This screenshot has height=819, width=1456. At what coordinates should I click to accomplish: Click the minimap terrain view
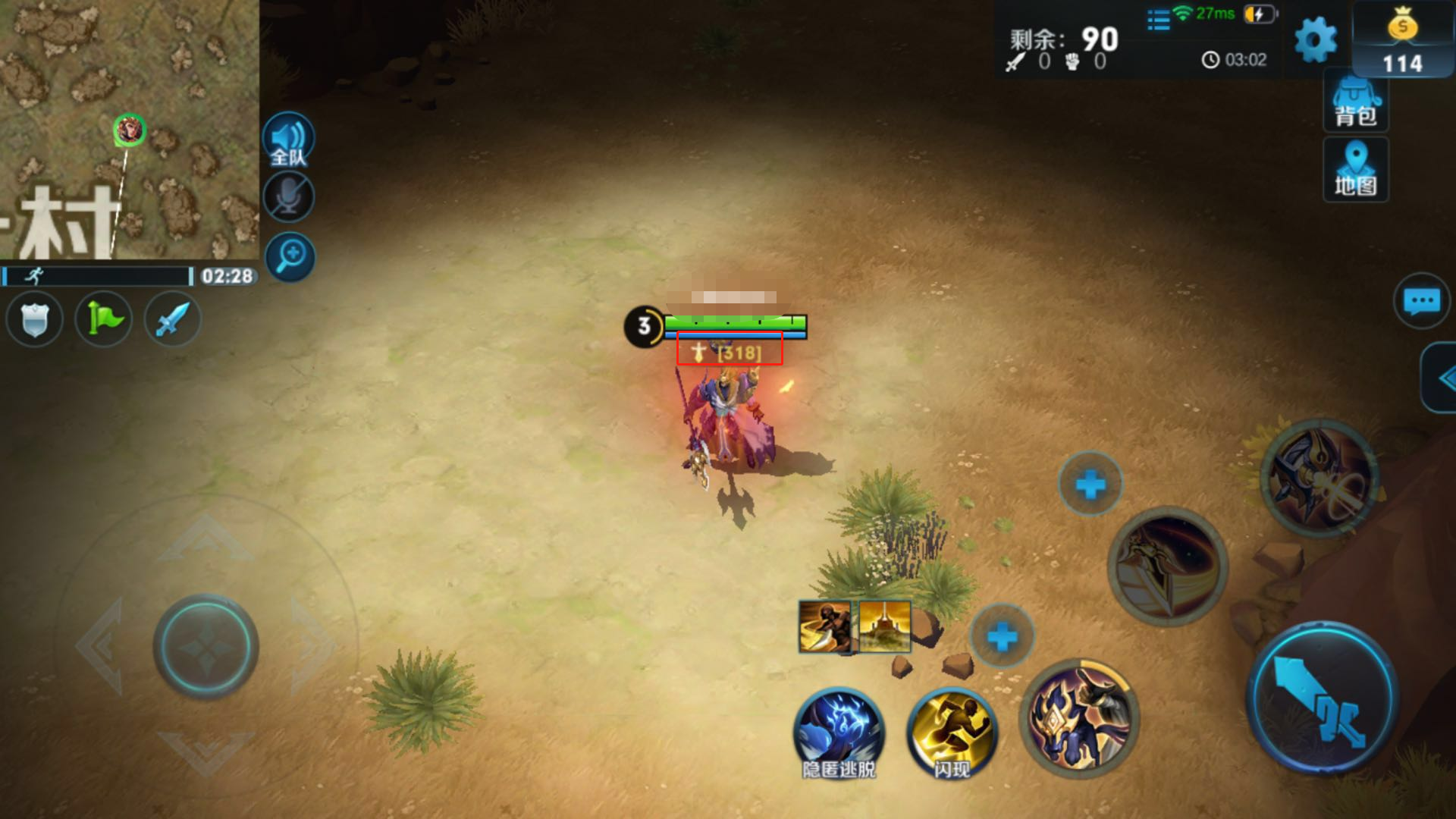tap(129, 129)
